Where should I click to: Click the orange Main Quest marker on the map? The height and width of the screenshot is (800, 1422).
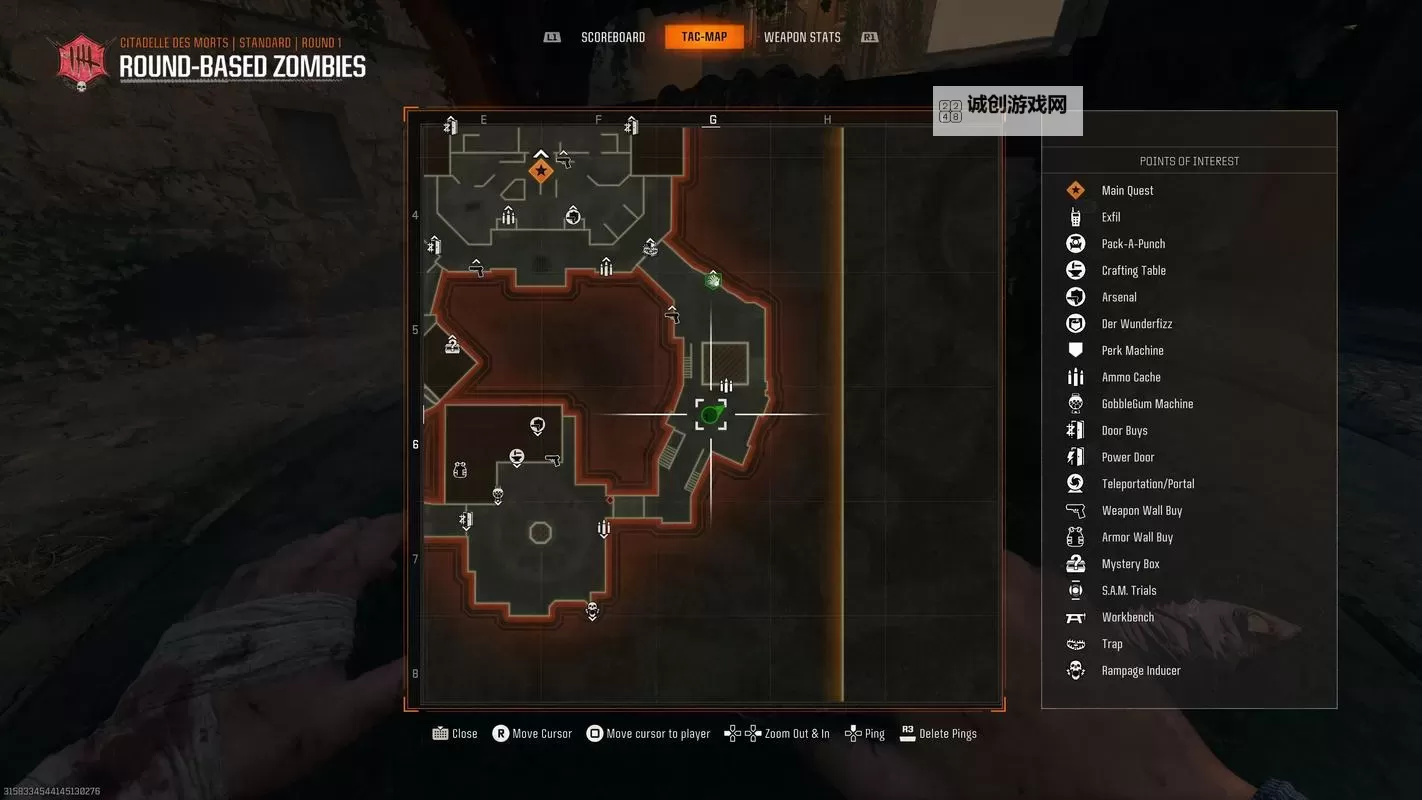pos(540,170)
